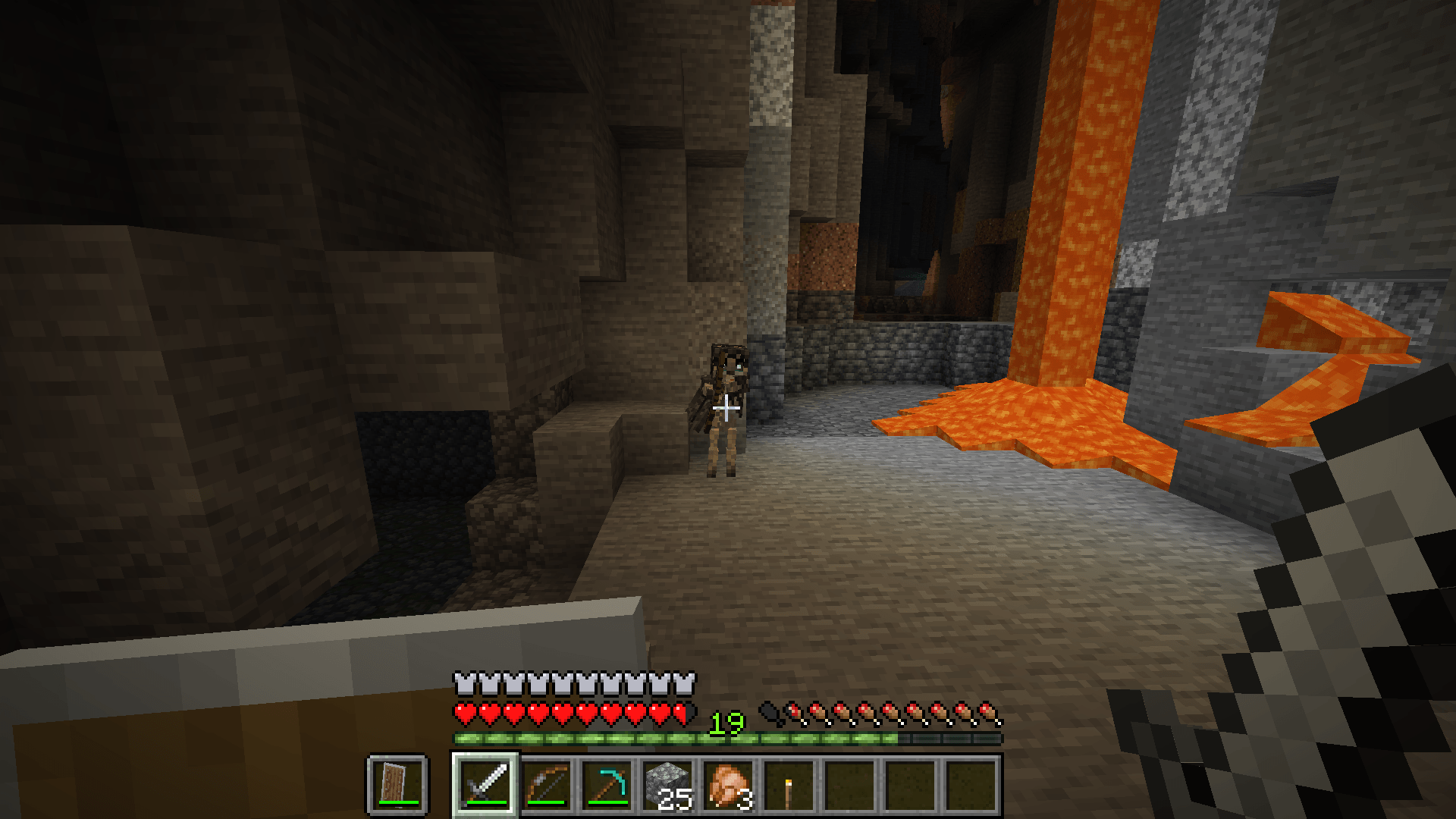Screen dimensions: 1456x819
Task: Select the cobblestone stack of 25
Action: [668, 784]
